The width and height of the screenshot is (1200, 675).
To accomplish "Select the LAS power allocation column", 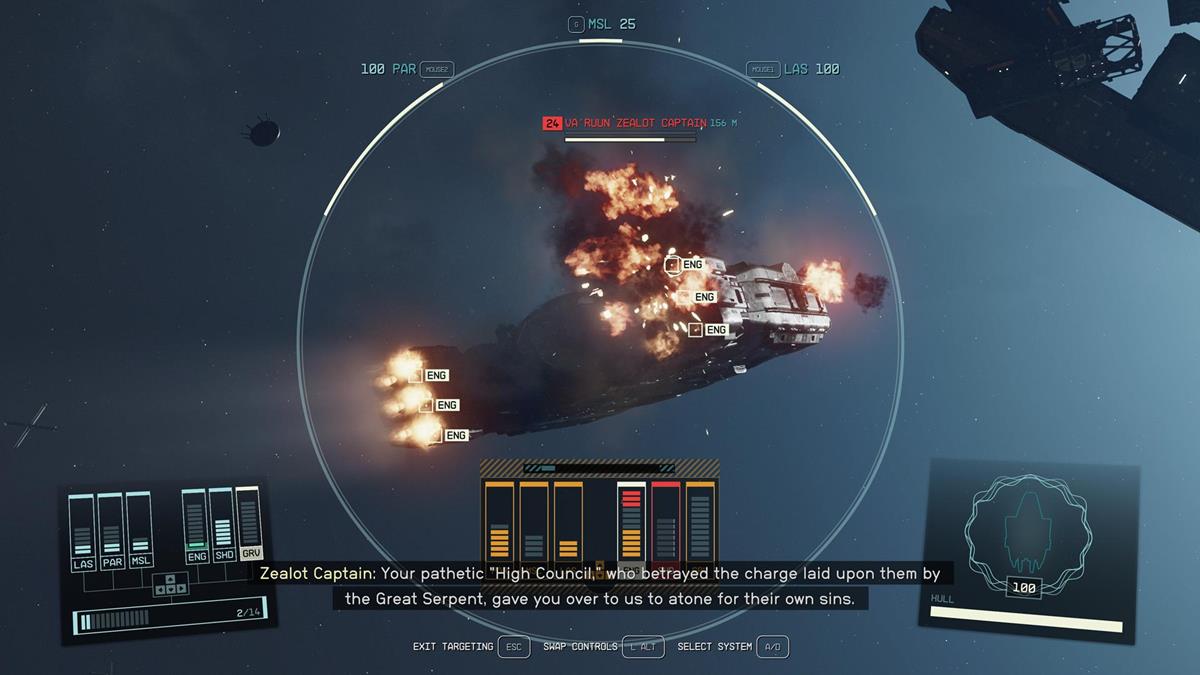I will point(83,532).
